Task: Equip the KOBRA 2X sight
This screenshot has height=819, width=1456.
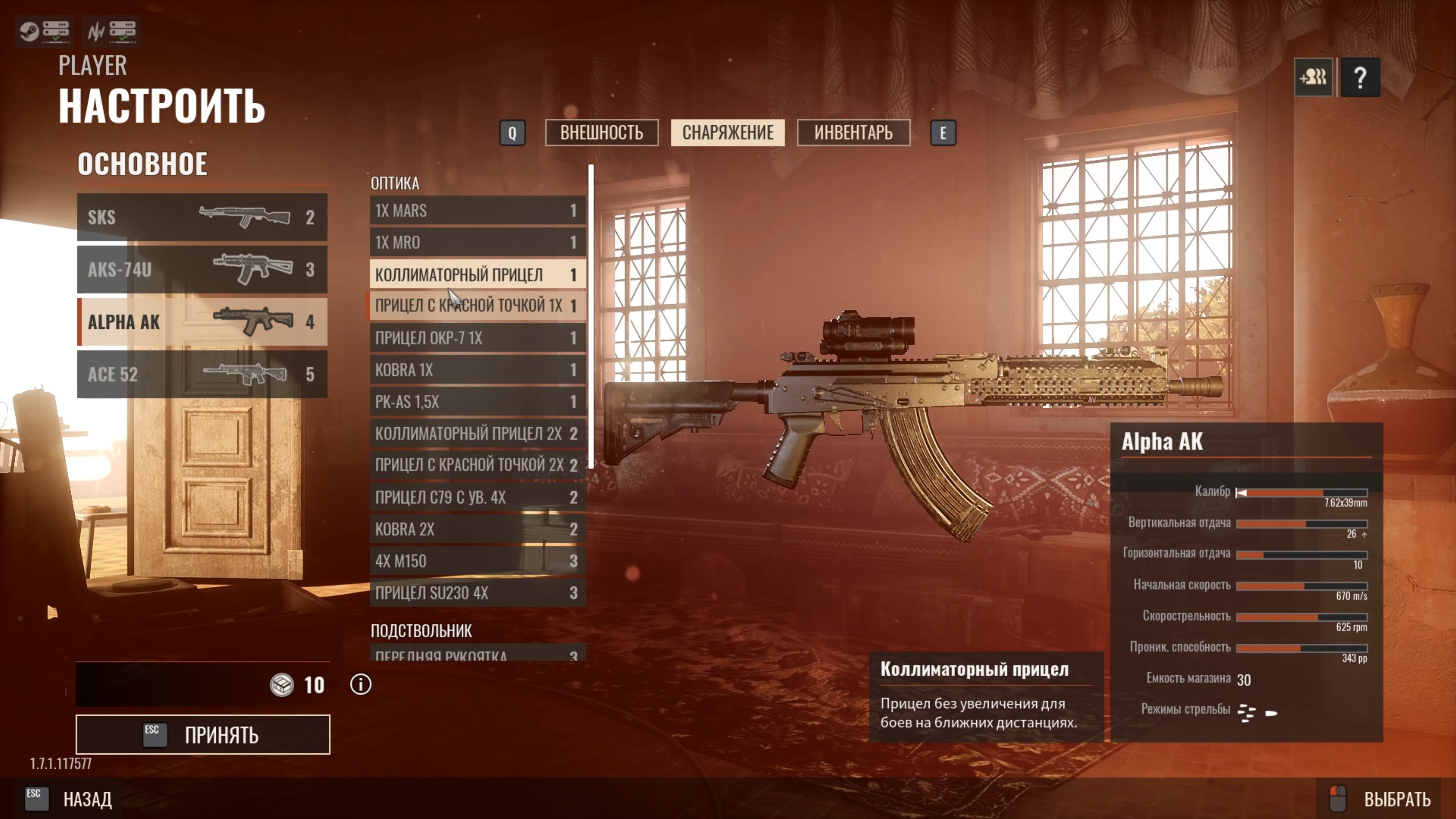Action: 477,530
